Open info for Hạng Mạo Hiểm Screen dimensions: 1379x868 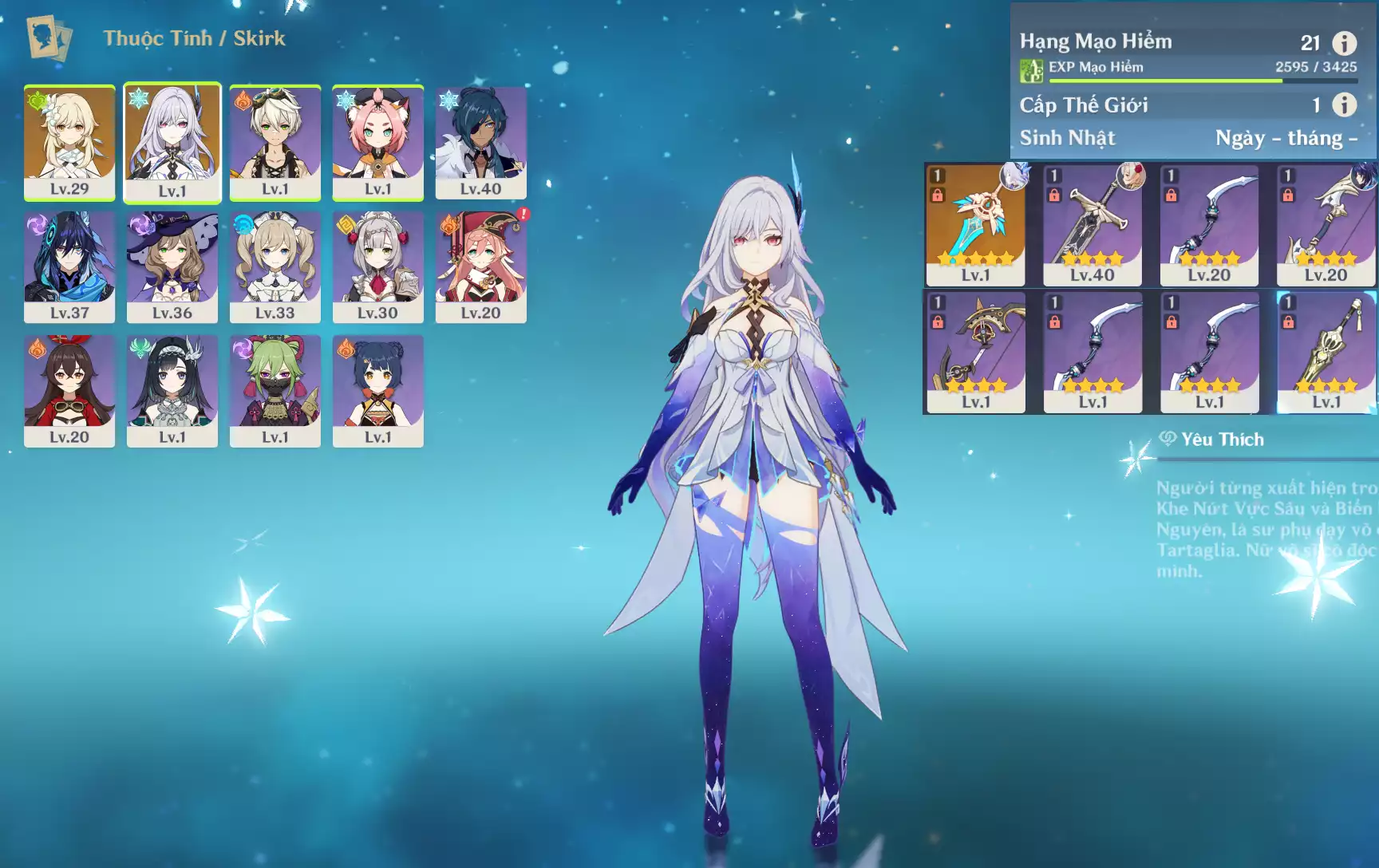coord(1344,43)
